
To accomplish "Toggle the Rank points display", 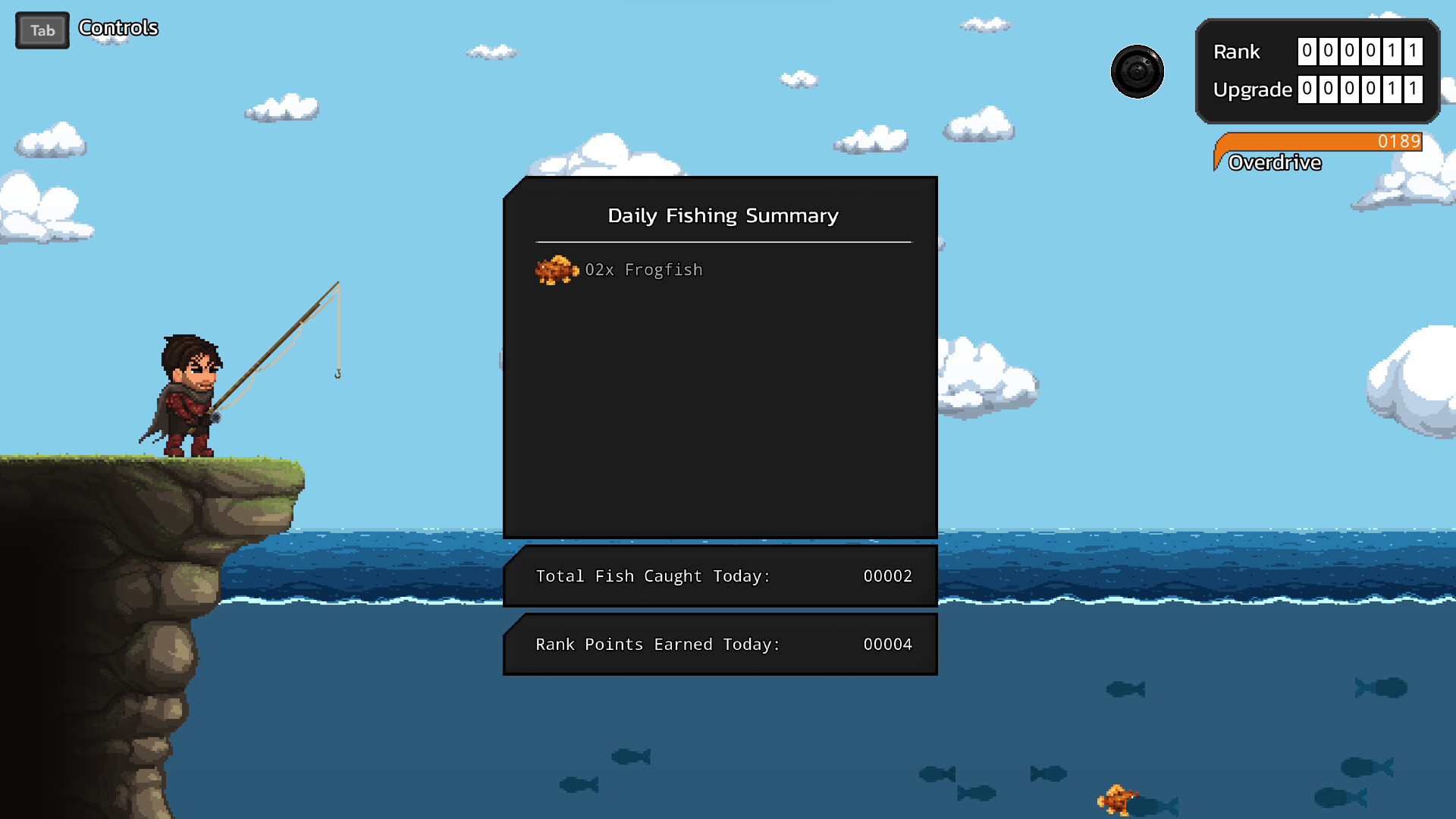I will pos(1360,52).
